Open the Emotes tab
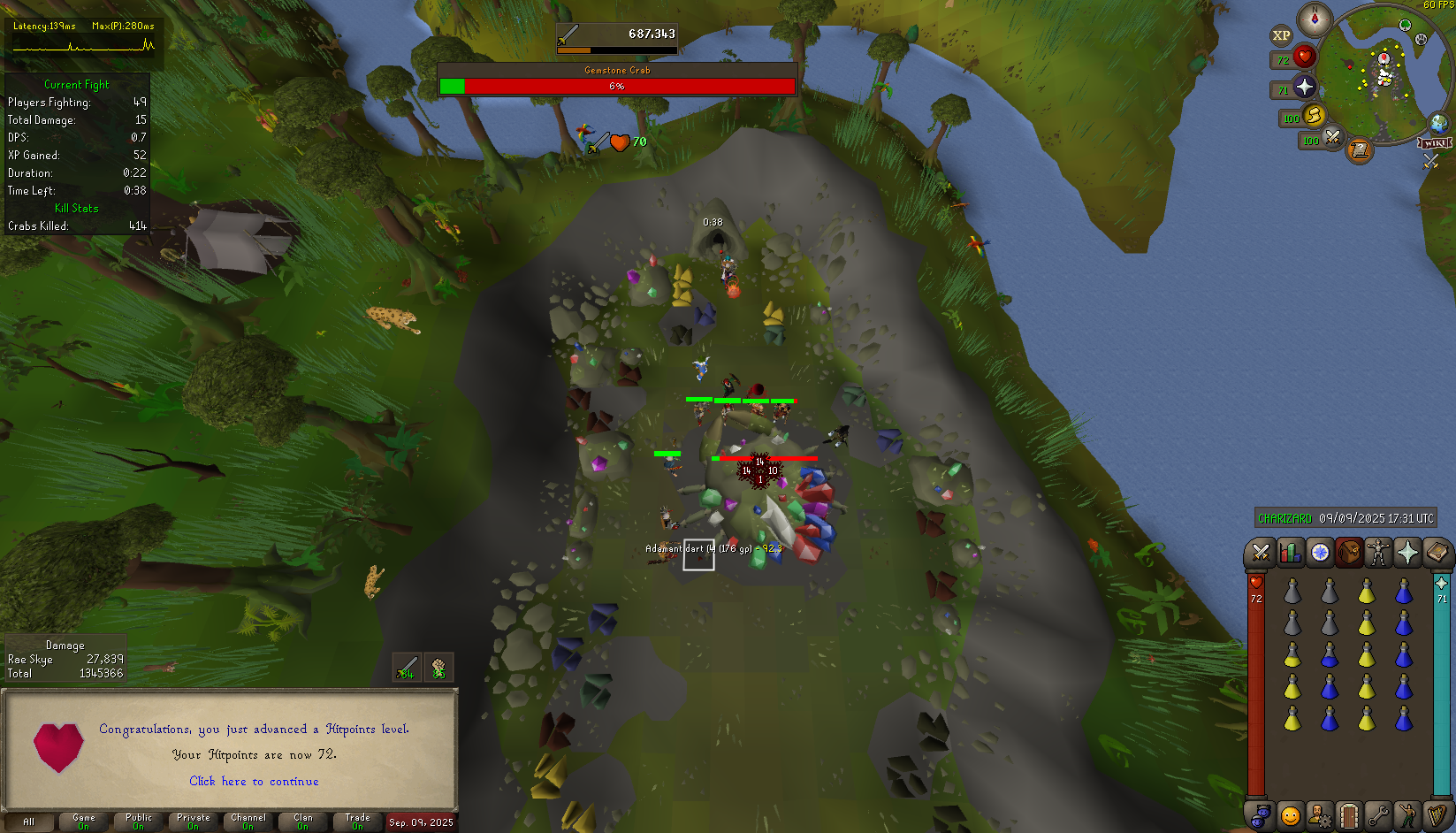Image resolution: width=1456 pixels, height=833 pixels. pos(1407,814)
